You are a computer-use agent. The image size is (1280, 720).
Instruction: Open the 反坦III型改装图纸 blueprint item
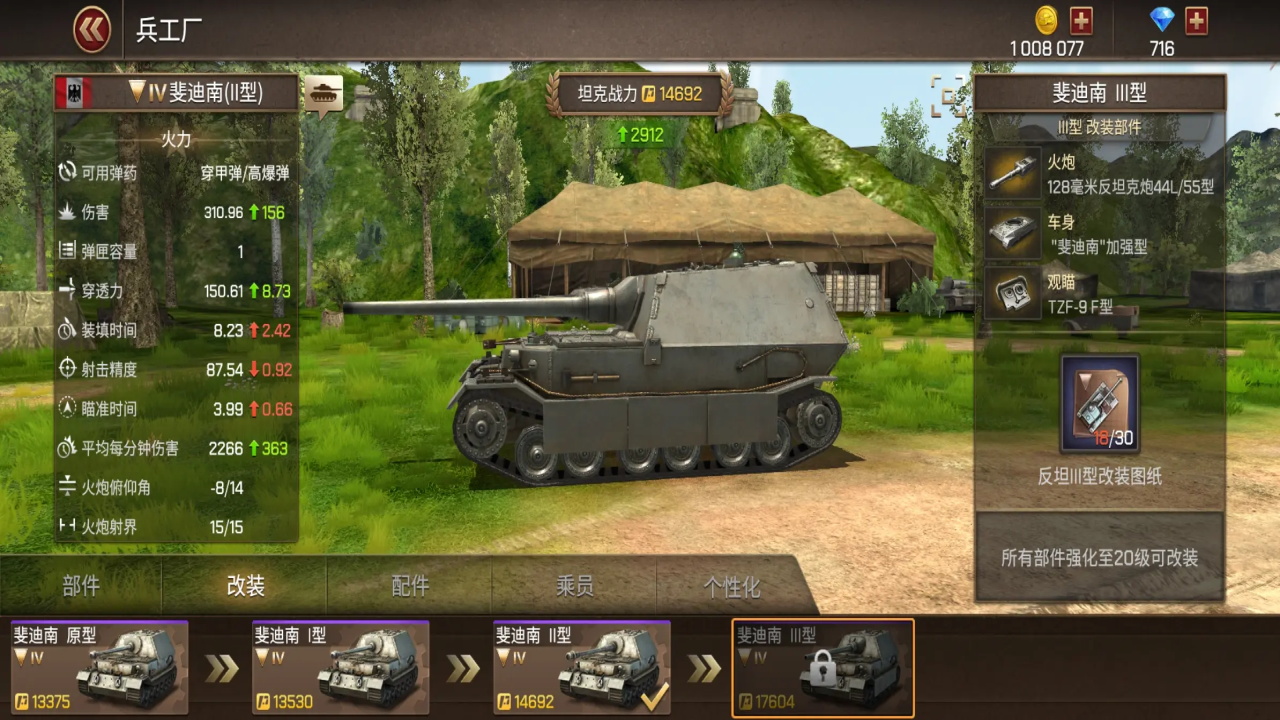point(1100,403)
